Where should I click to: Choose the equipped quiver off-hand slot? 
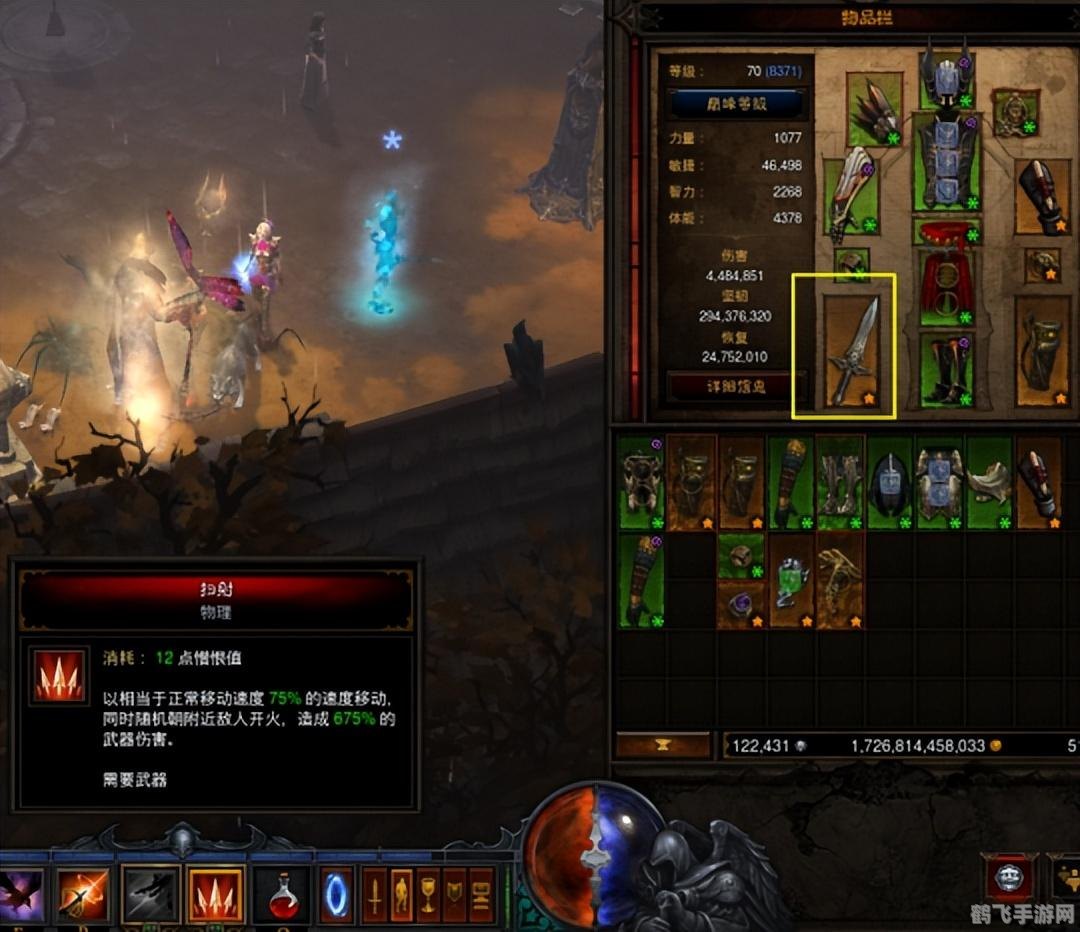coord(1041,351)
